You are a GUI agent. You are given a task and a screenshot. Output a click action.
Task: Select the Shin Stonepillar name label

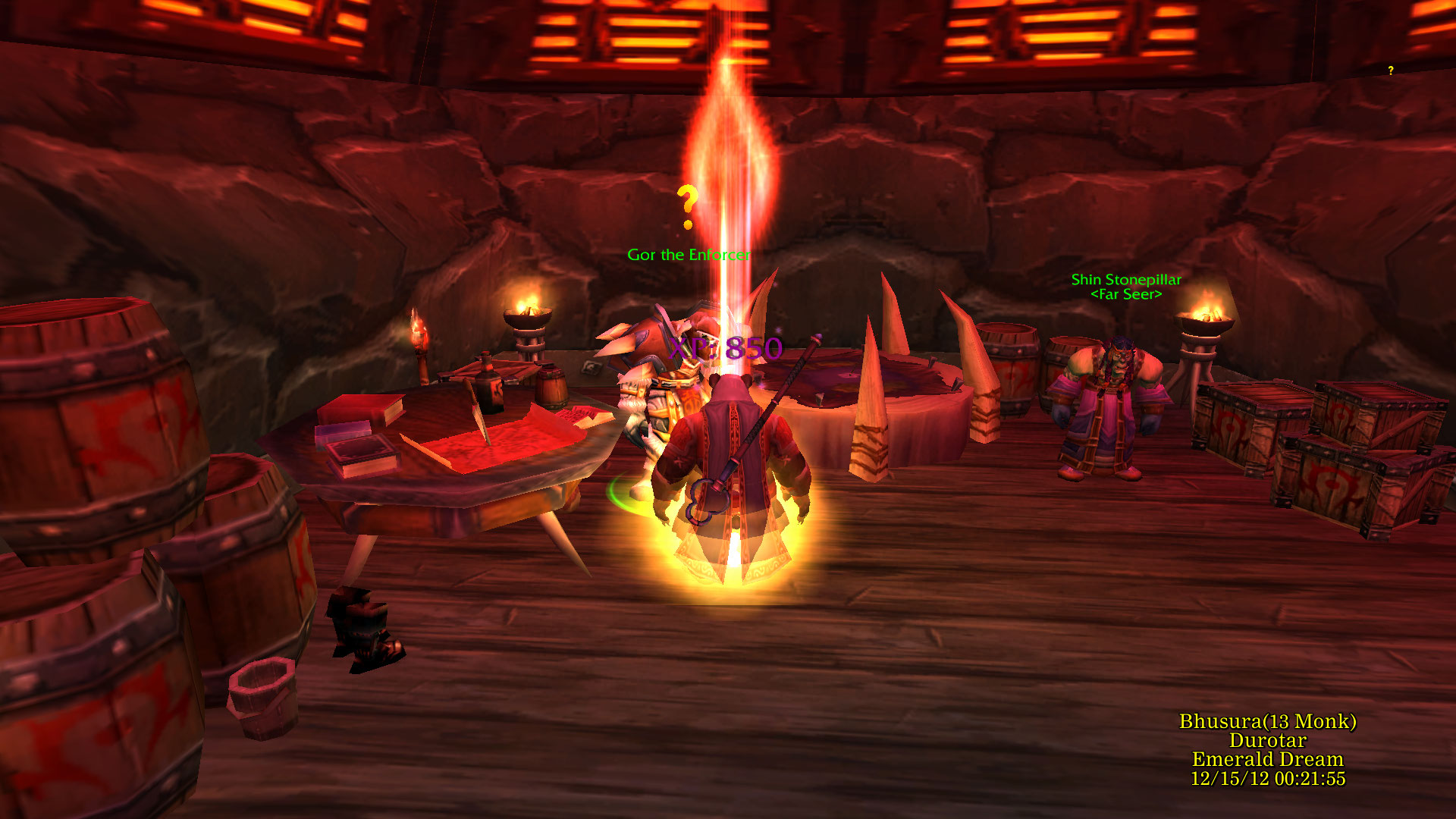pos(1126,280)
